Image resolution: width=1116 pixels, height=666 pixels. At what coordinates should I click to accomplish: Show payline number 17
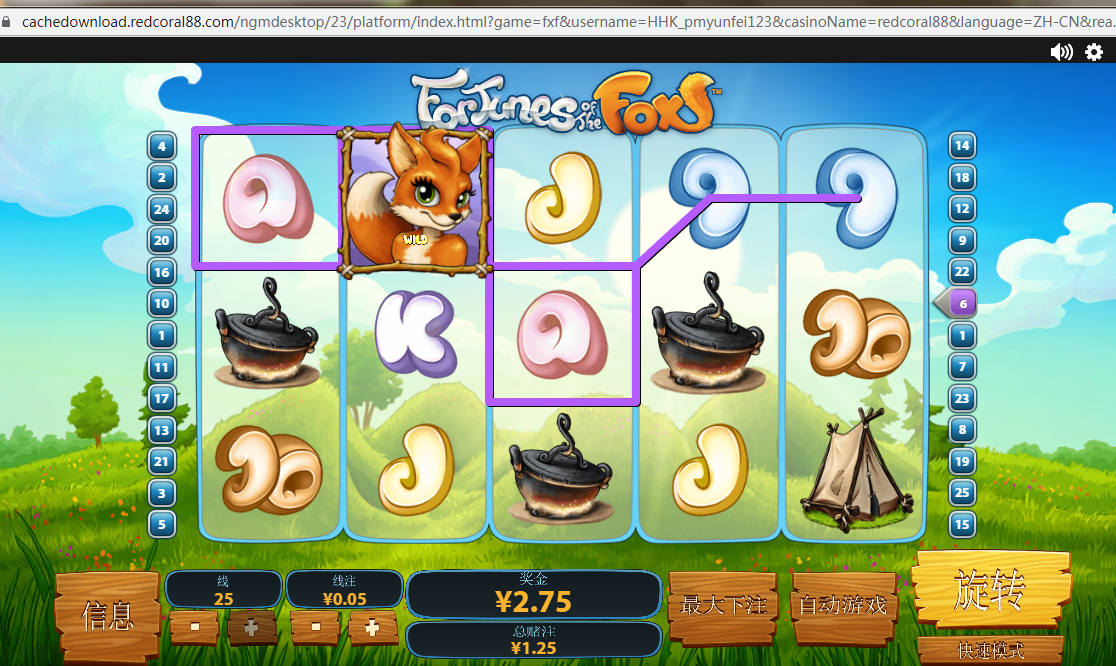pyautogui.click(x=161, y=398)
